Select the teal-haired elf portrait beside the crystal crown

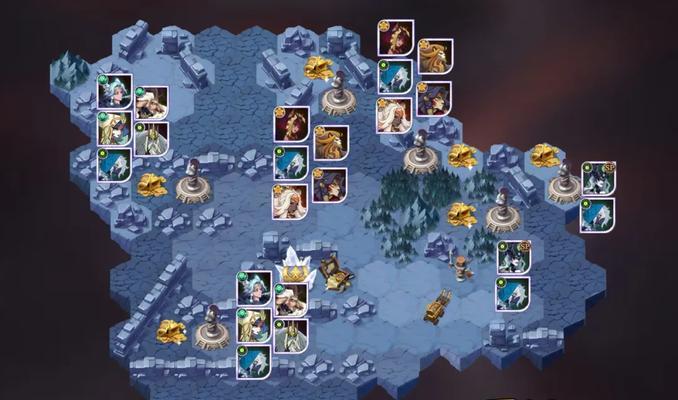tap(253, 290)
